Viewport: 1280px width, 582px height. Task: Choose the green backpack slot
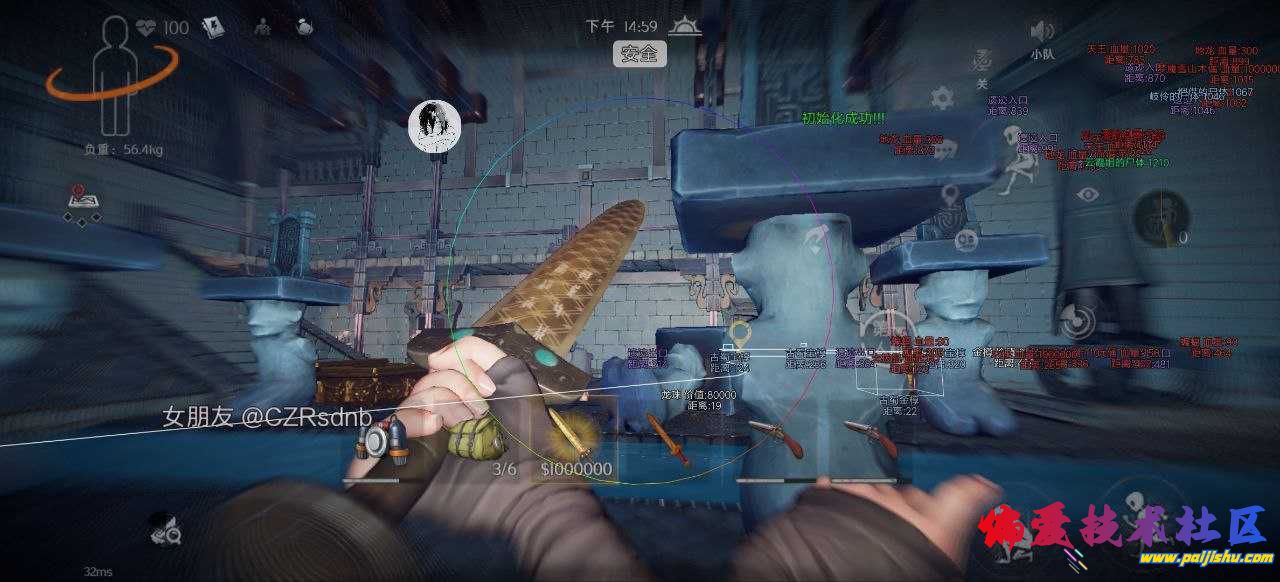466,438
